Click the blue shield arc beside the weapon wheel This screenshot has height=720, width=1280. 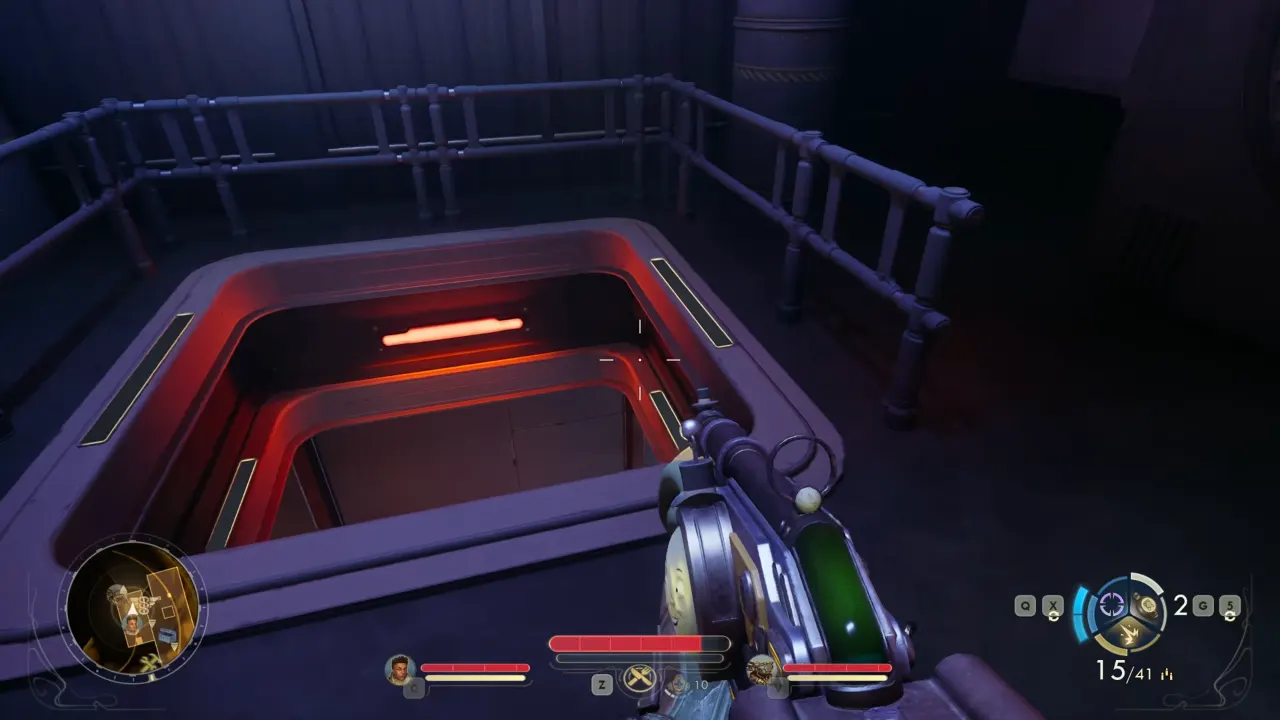tap(1081, 613)
